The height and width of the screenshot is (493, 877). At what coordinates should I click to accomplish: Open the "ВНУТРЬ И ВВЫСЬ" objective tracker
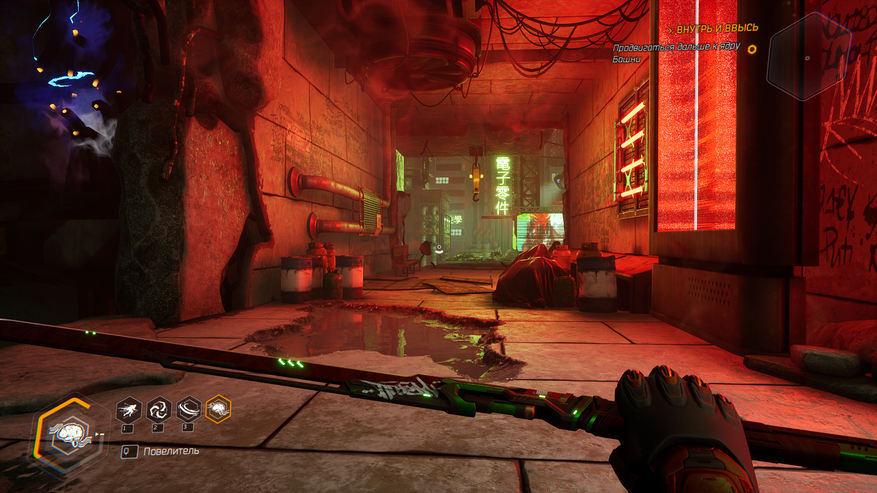(x=716, y=28)
